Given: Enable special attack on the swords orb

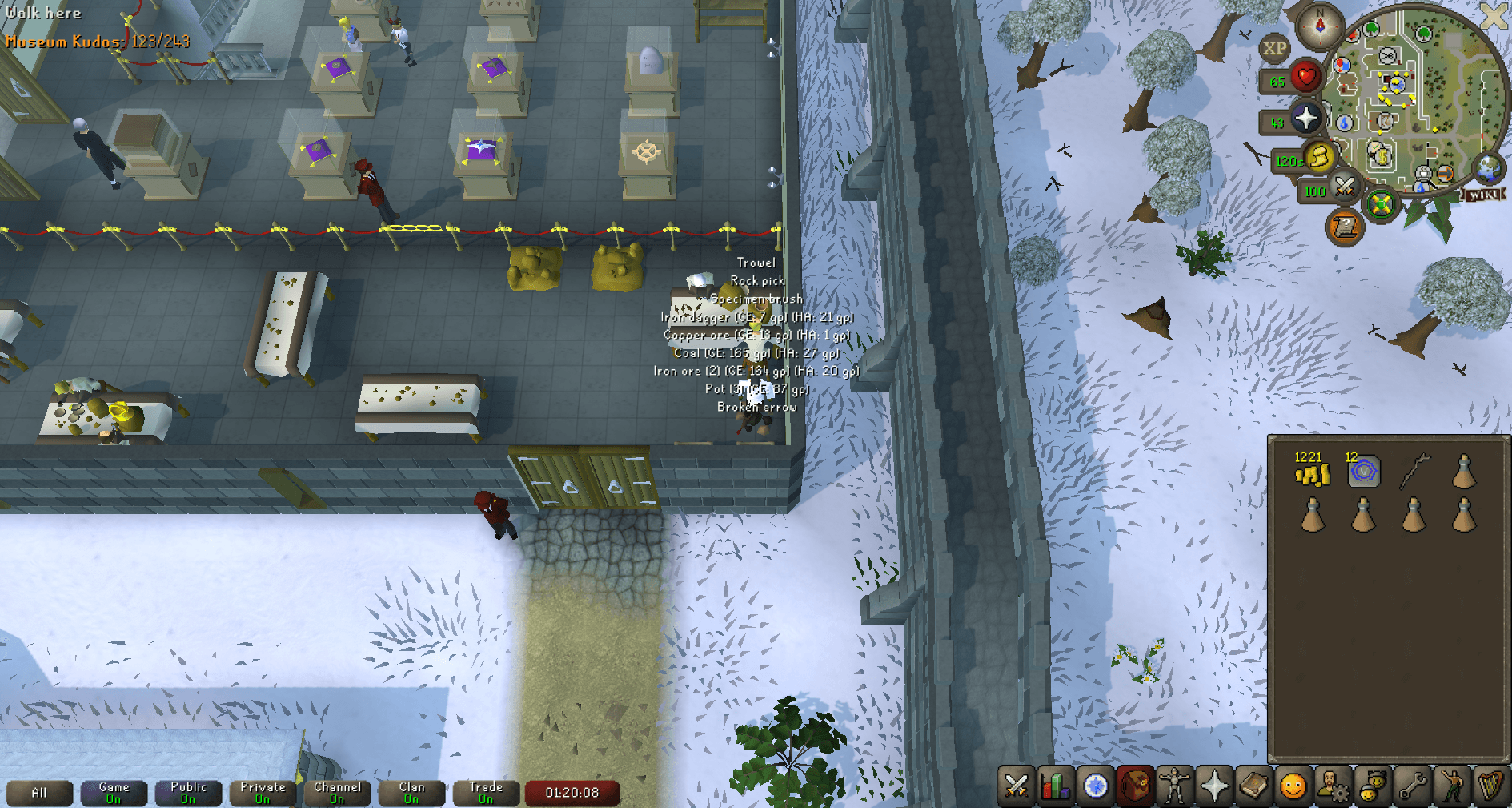Looking at the screenshot, I should [x=1344, y=187].
